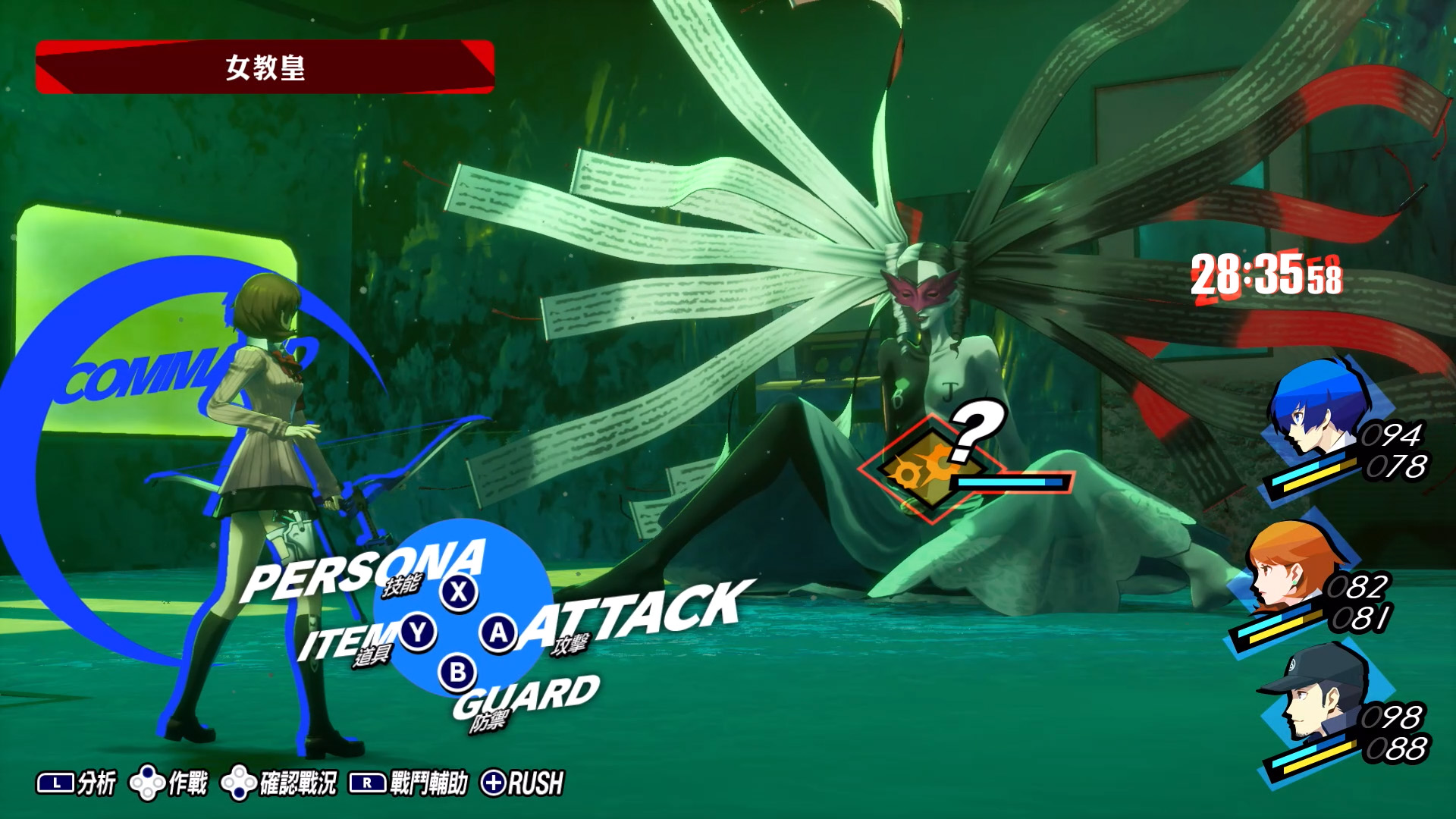
Task: Open the 分析 analysis option
Action: tap(77, 783)
